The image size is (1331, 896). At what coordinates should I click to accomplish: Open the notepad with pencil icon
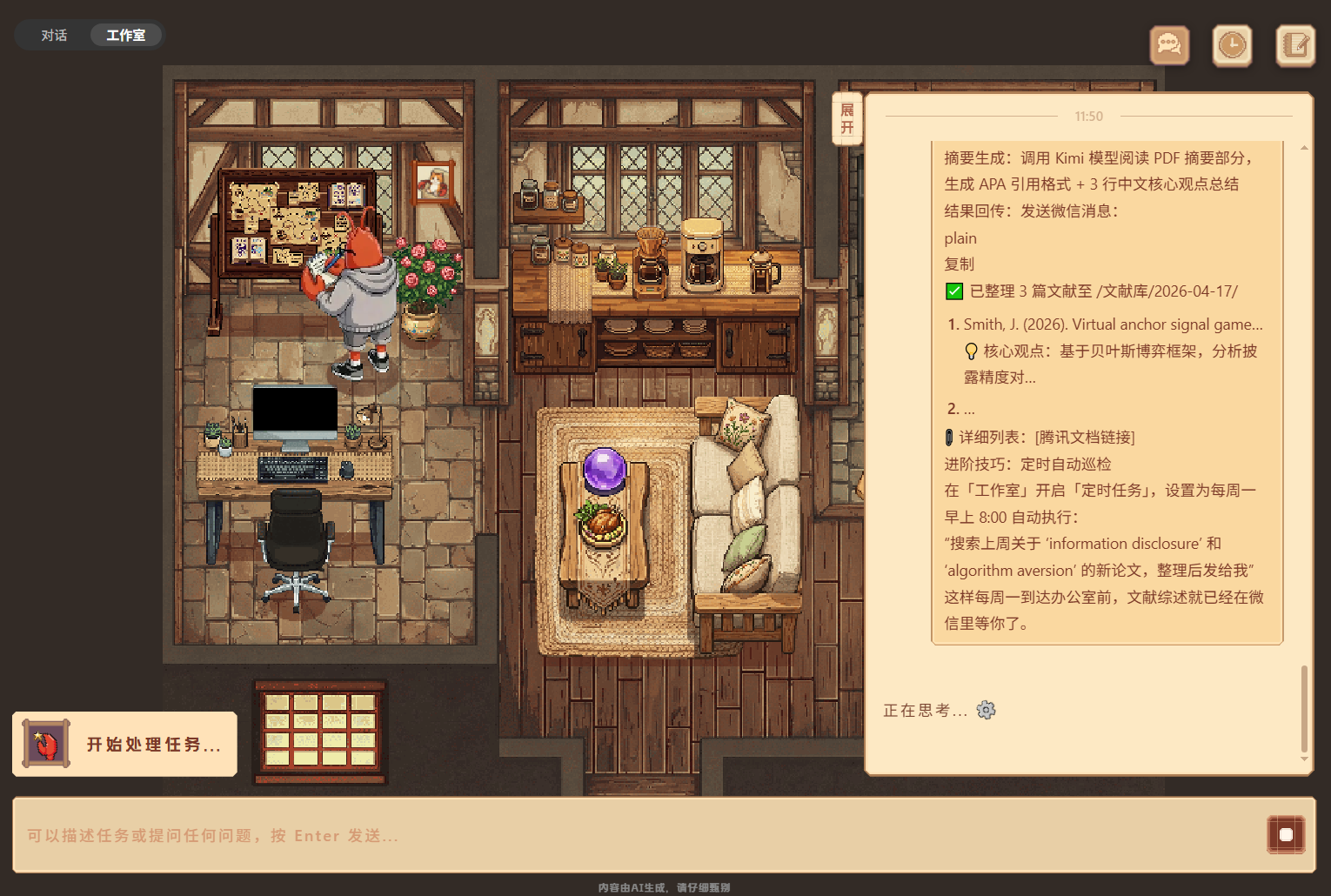[x=1295, y=45]
